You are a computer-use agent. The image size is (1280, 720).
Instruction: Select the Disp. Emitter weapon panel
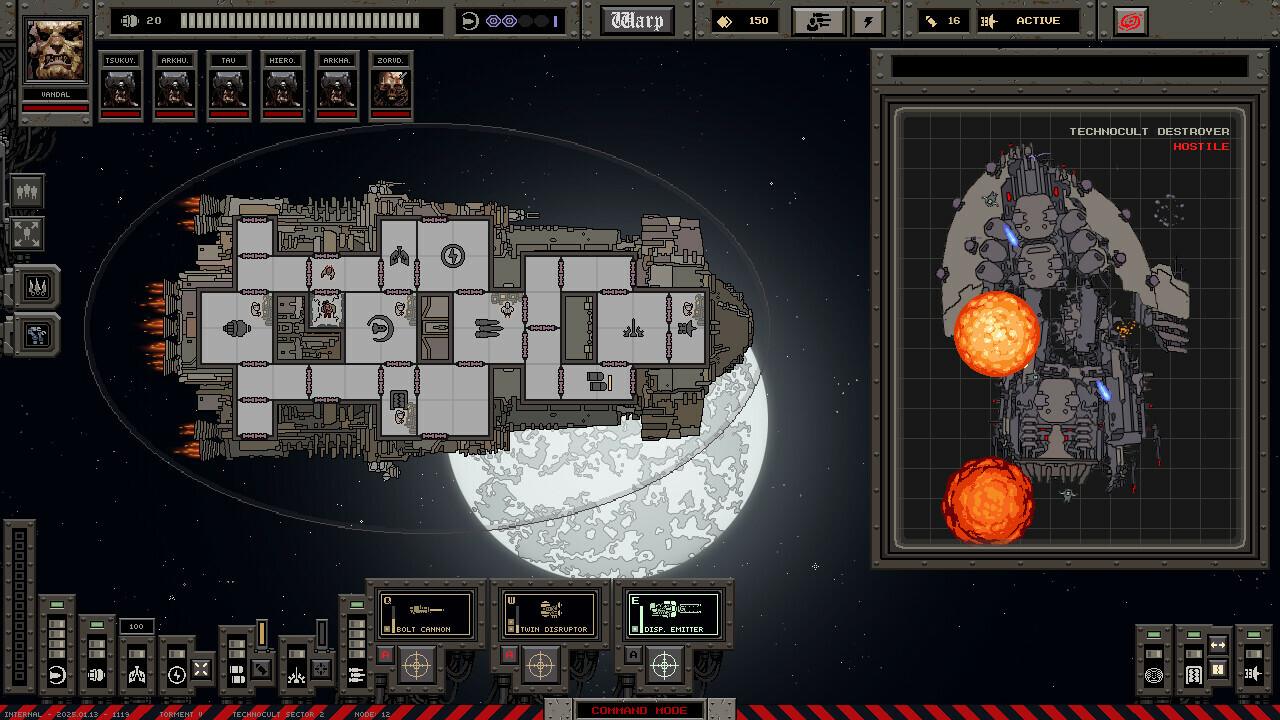point(673,614)
